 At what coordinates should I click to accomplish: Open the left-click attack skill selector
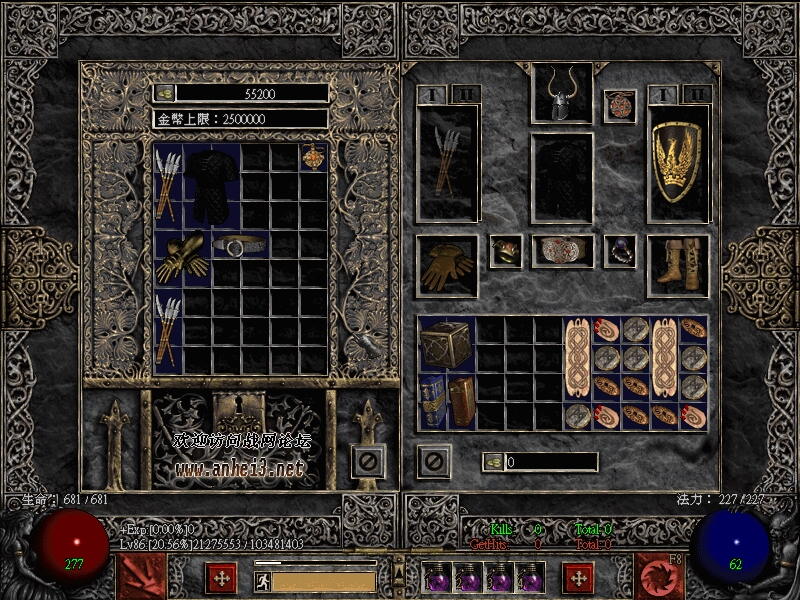141,577
